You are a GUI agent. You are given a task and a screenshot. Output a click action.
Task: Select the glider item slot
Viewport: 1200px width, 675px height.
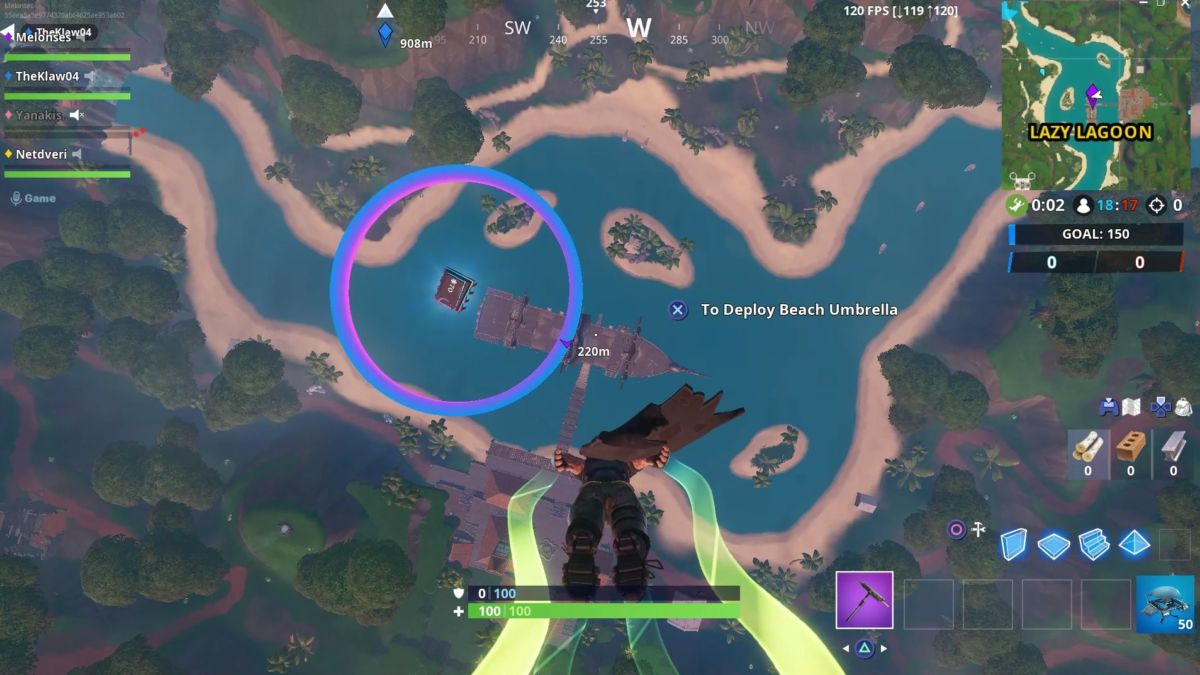pos(1164,604)
